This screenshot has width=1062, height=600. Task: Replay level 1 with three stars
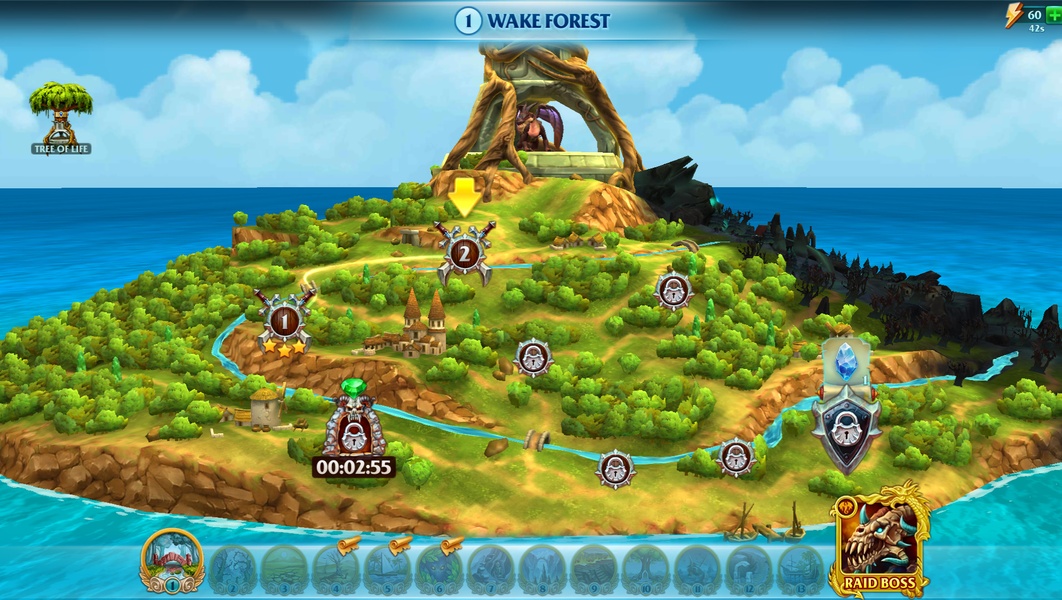285,322
